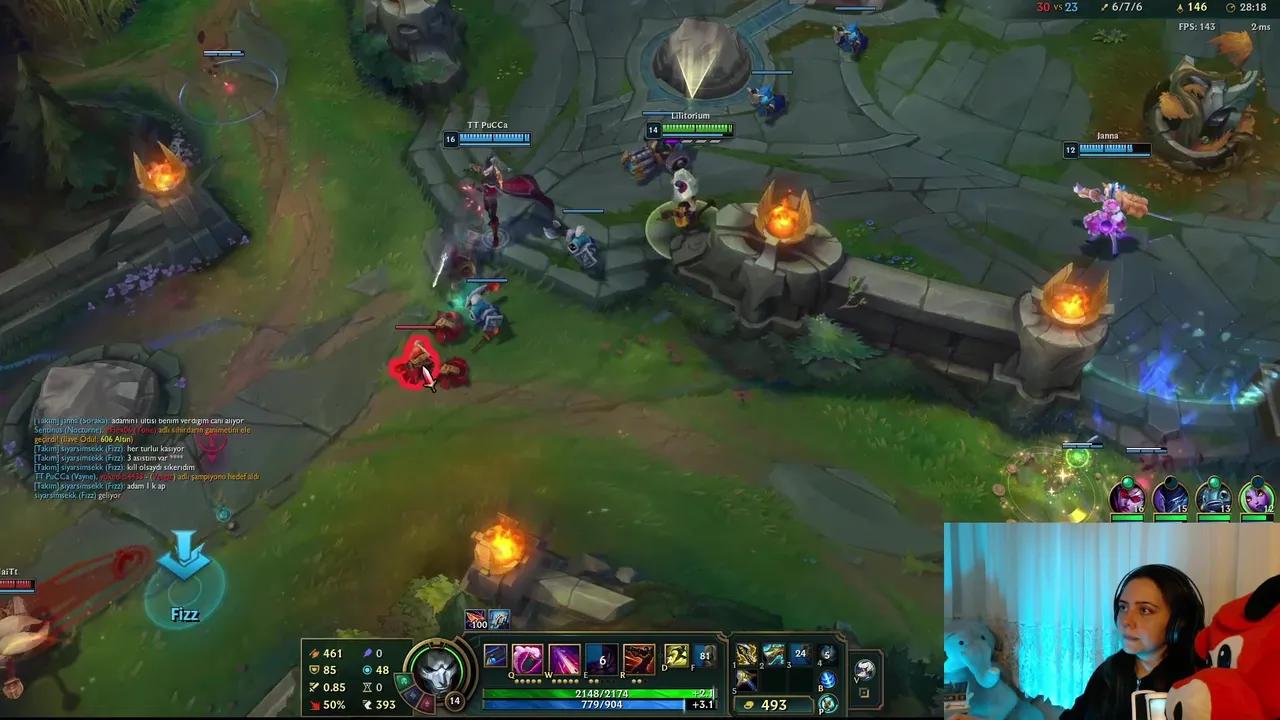The width and height of the screenshot is (1280, 720).
Task: Select the ally portrait at level 16
Action: coord(1128,498)
